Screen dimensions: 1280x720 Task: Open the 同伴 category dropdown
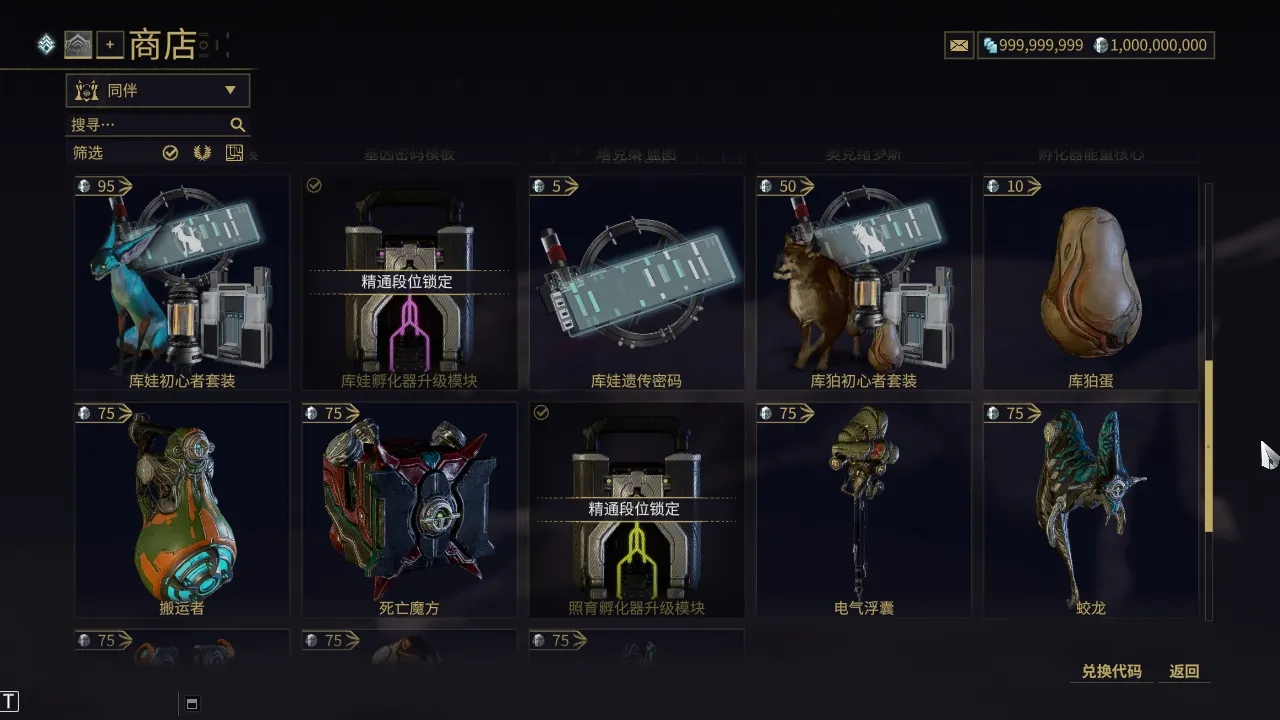tap(157, 91)
